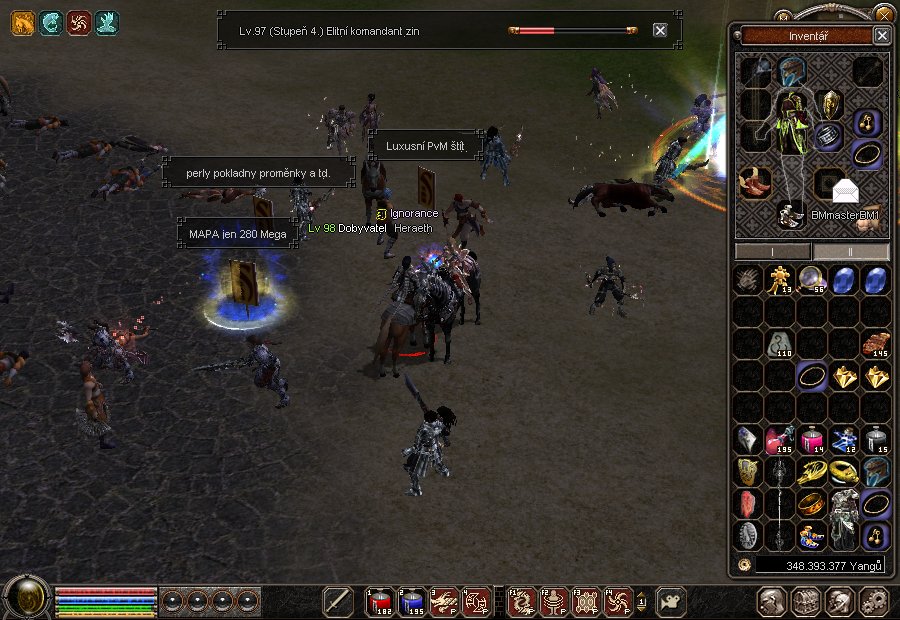Toggle the camera view button

click(671, 601)
